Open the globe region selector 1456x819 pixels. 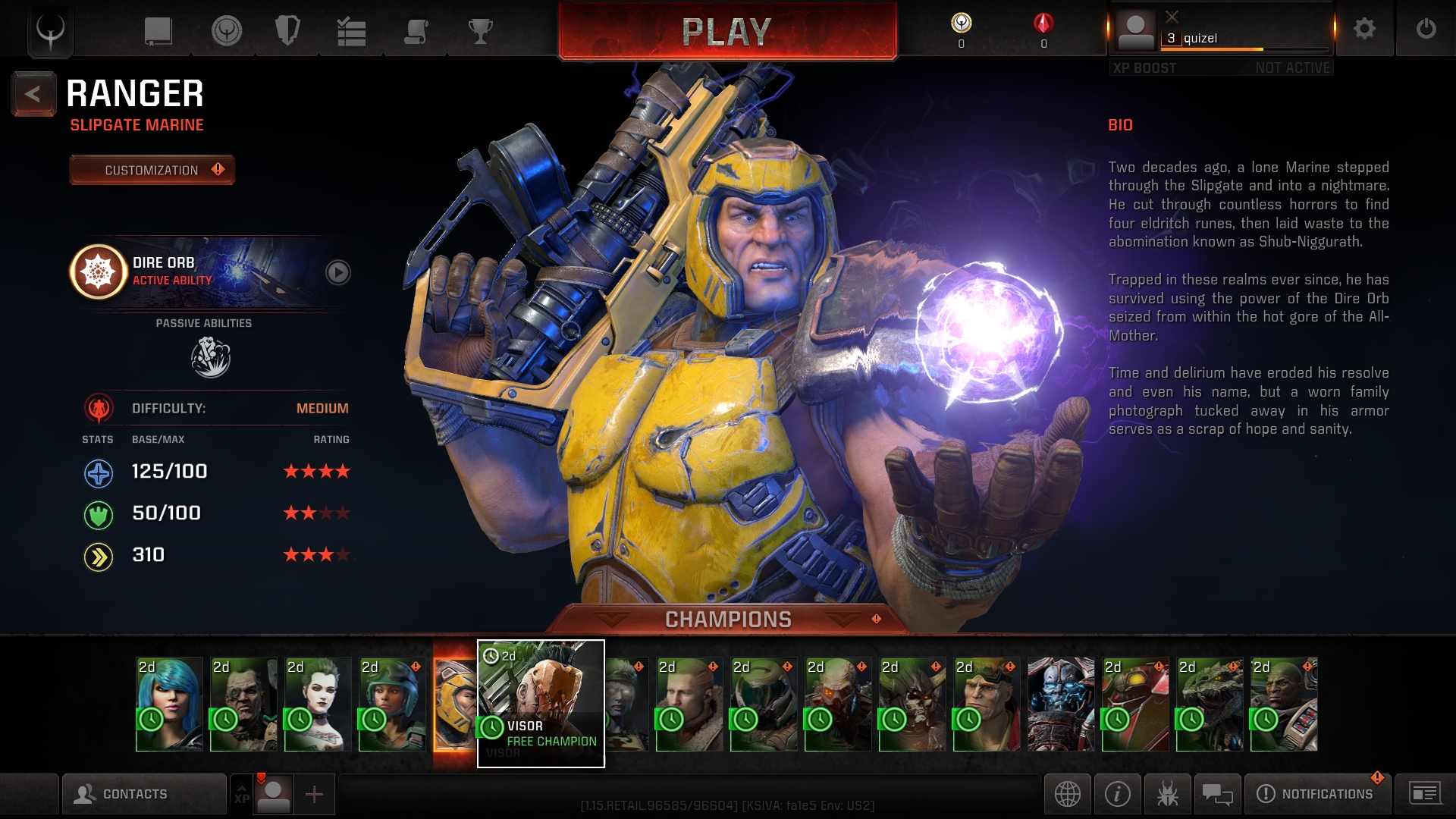1067,794
